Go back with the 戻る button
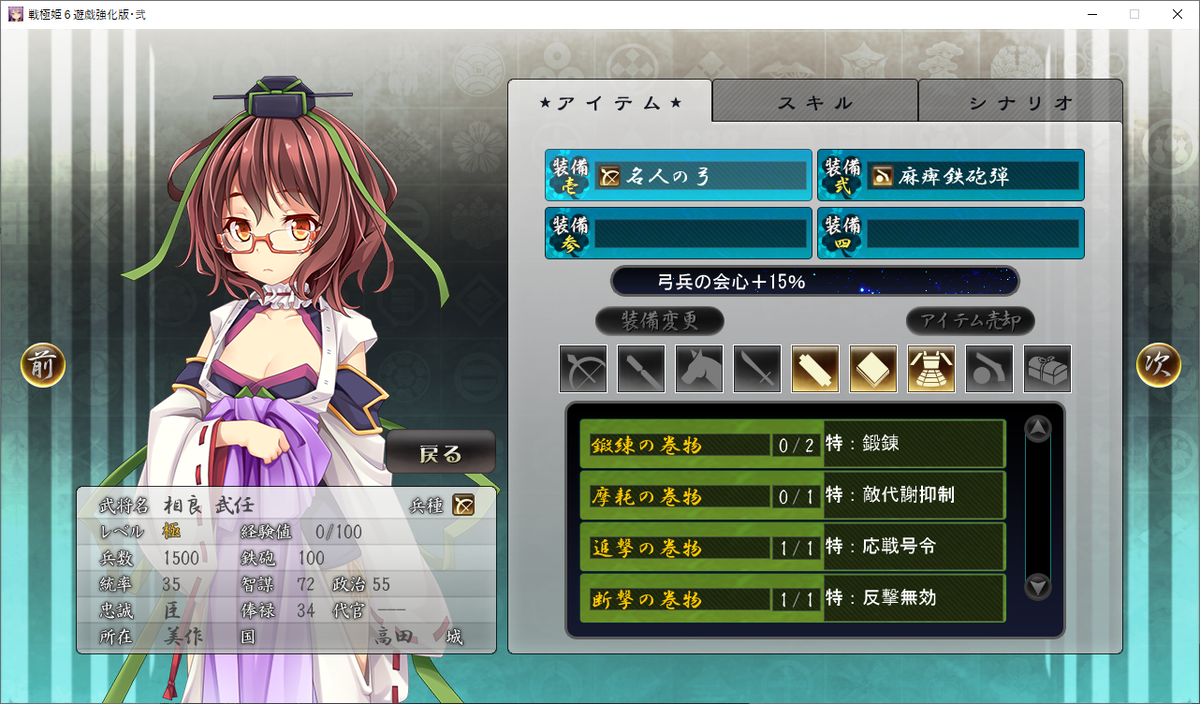Screen dimensions: 1200x704 440,453
